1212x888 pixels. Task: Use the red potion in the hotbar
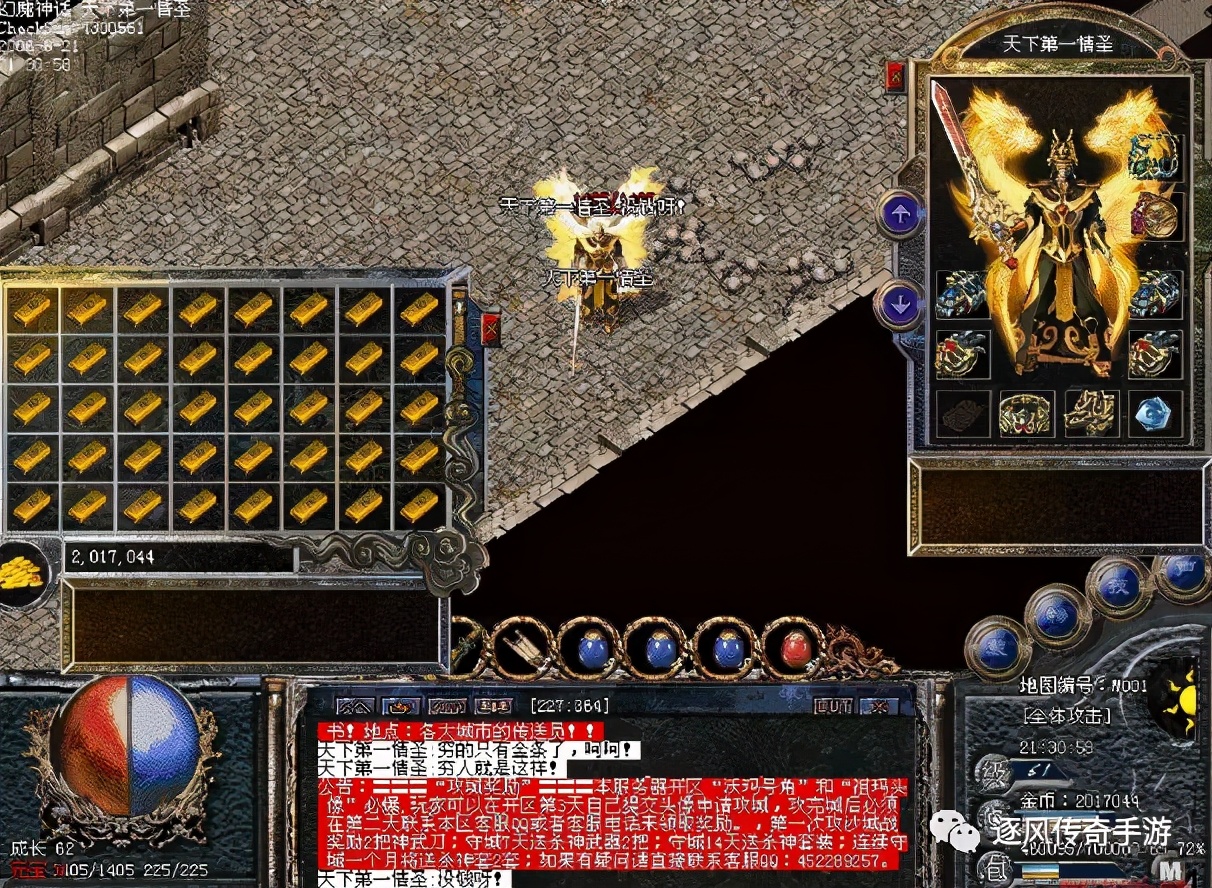coord(795,650)
